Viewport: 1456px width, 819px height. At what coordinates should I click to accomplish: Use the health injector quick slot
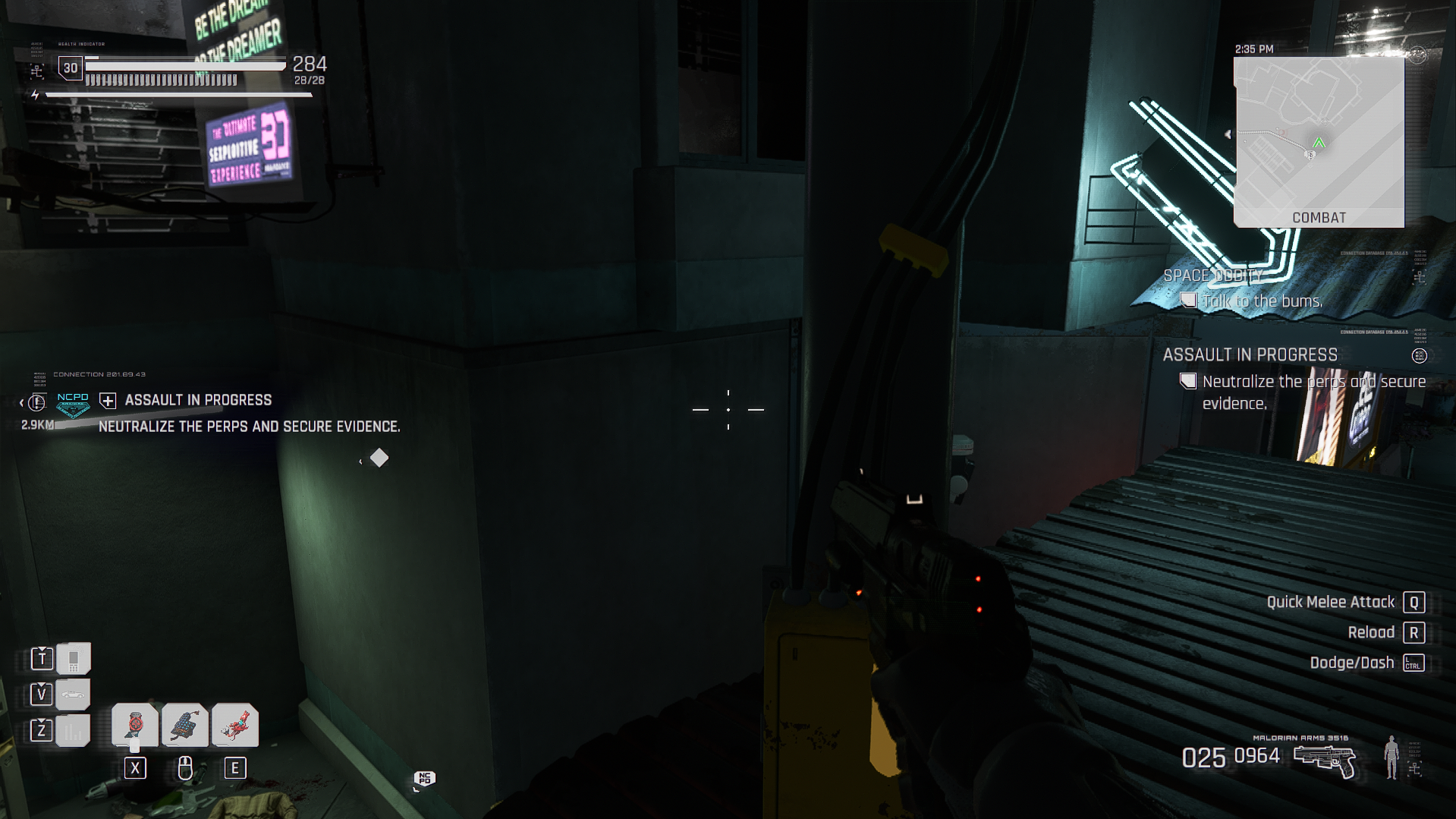click(x=135, y=726)
